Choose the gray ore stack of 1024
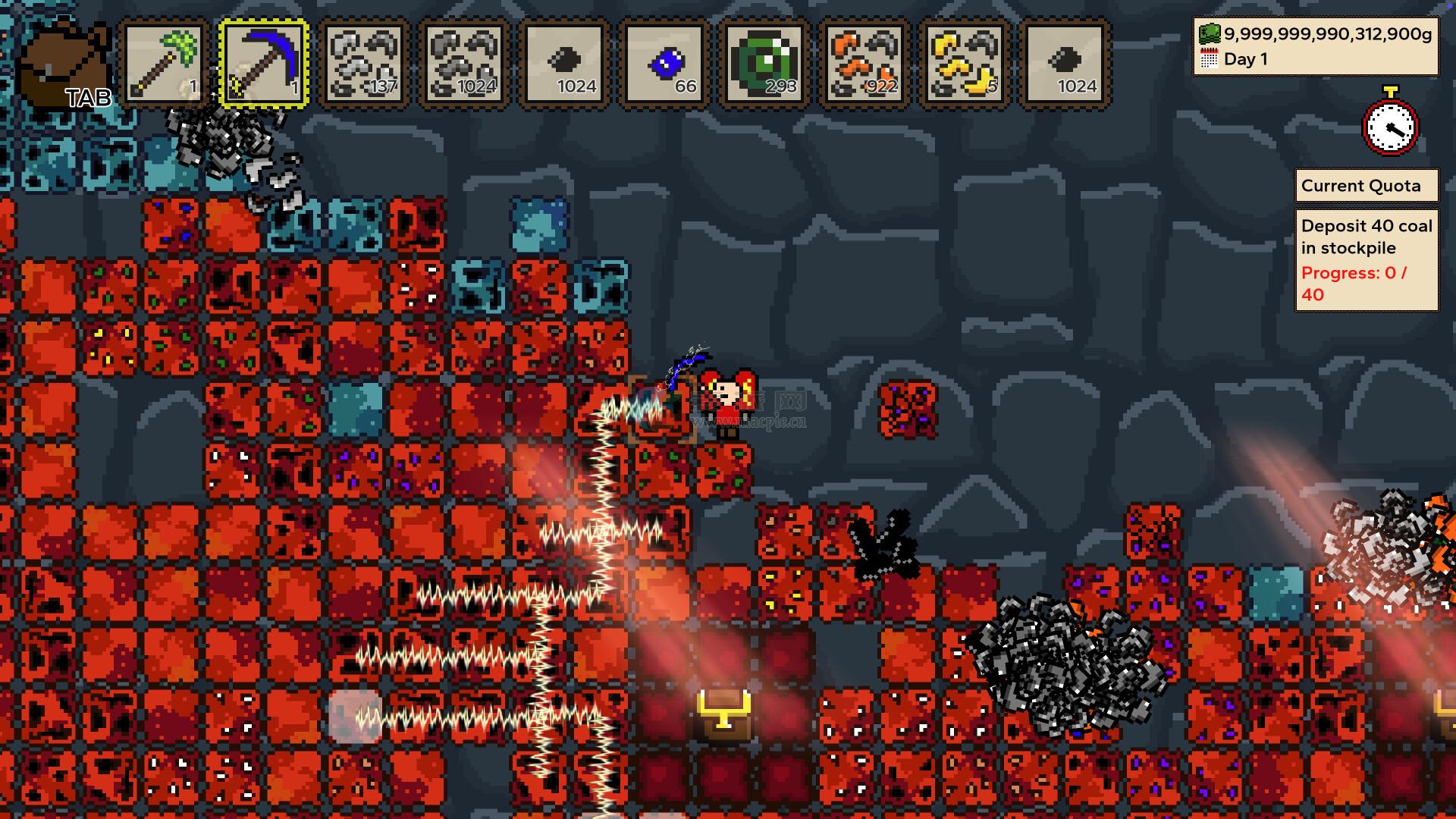This screenshot has height=819, width=1456. point(464,64)
